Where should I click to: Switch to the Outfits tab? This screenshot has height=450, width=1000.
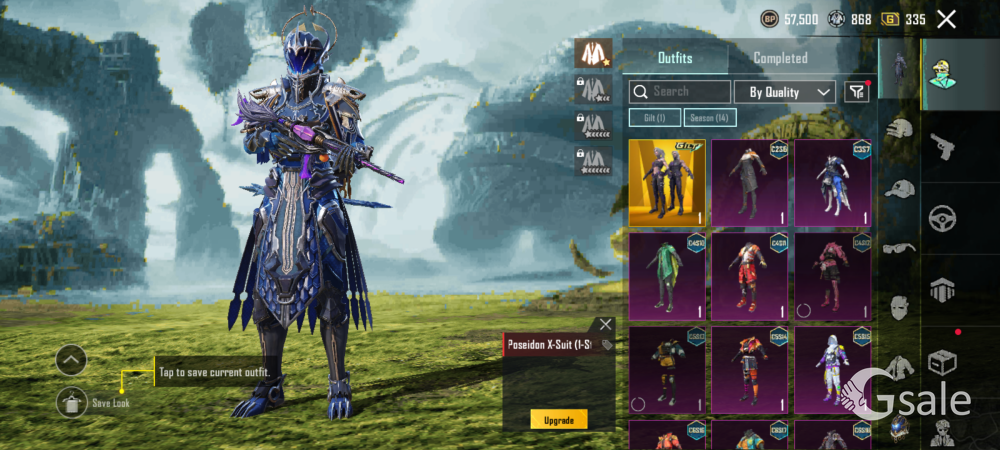tap(675, 58)
